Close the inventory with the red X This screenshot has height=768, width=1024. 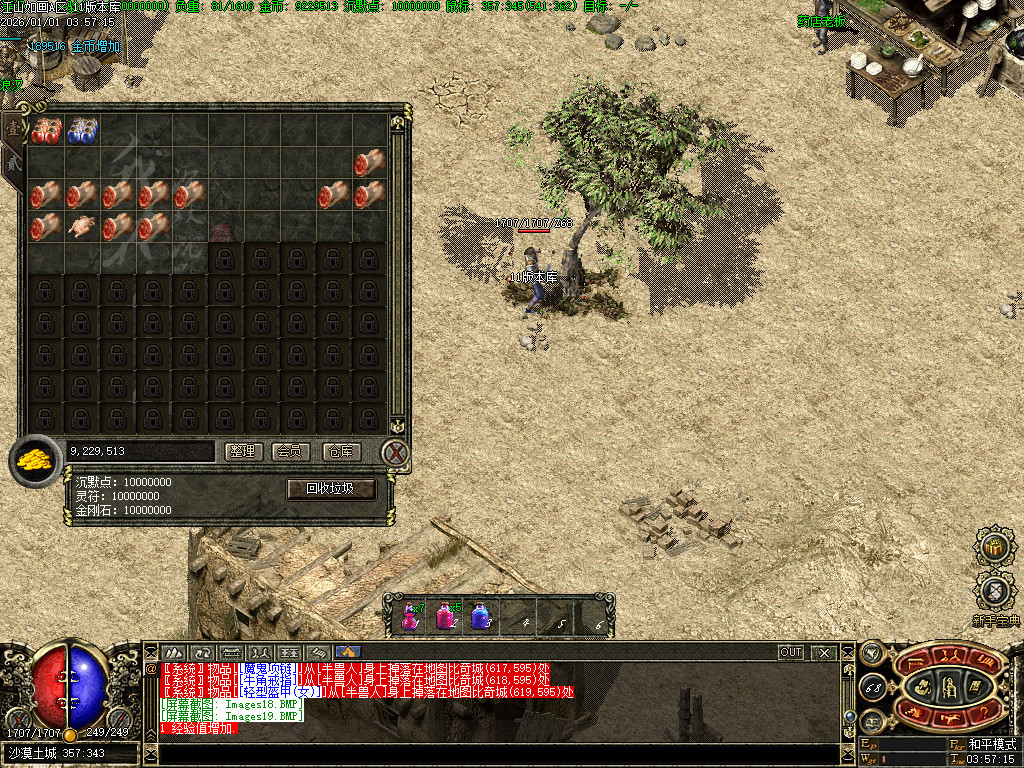point(396,454)
